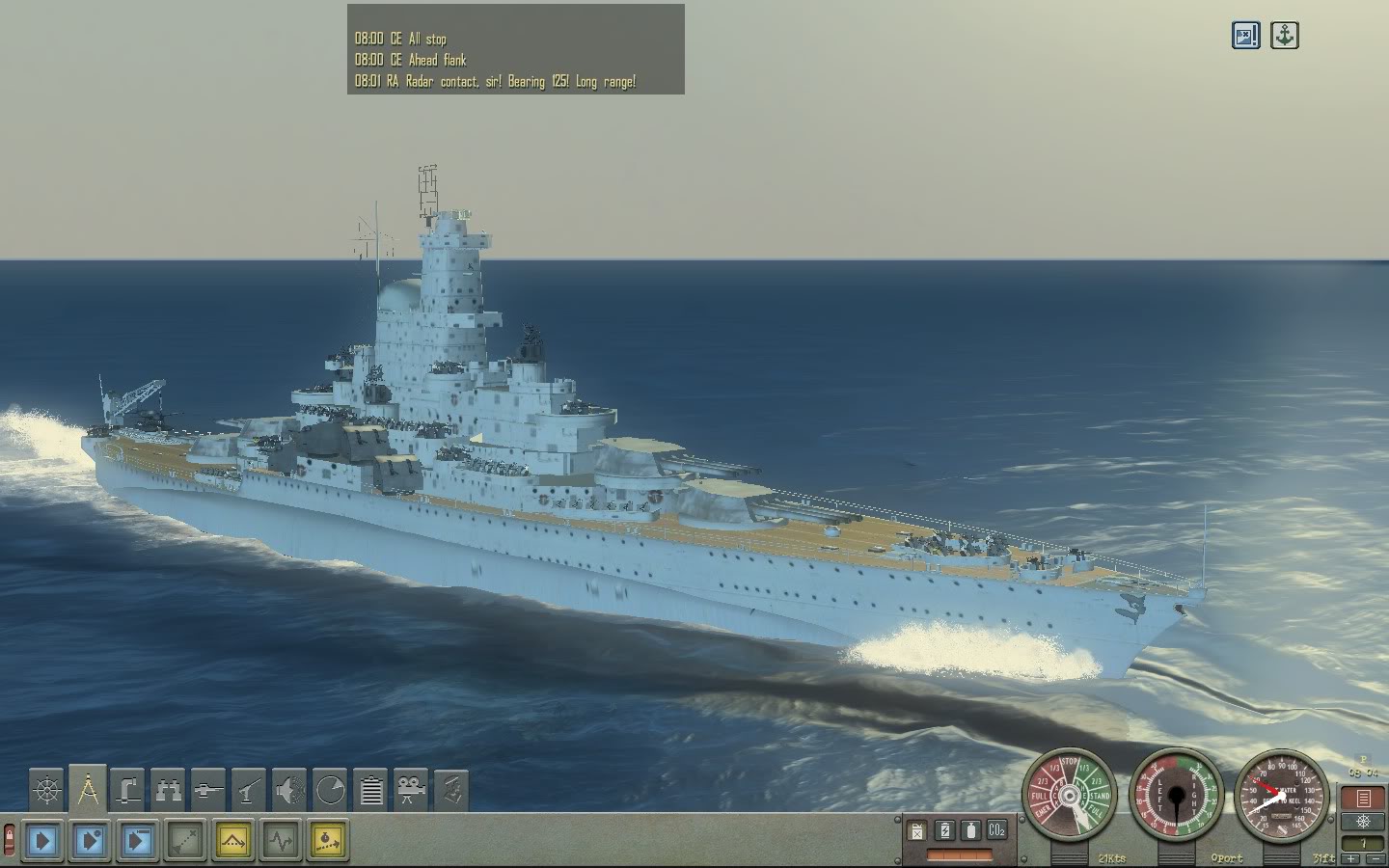
Task: Increase time compression with the plus button
Action: (1351, 858)
